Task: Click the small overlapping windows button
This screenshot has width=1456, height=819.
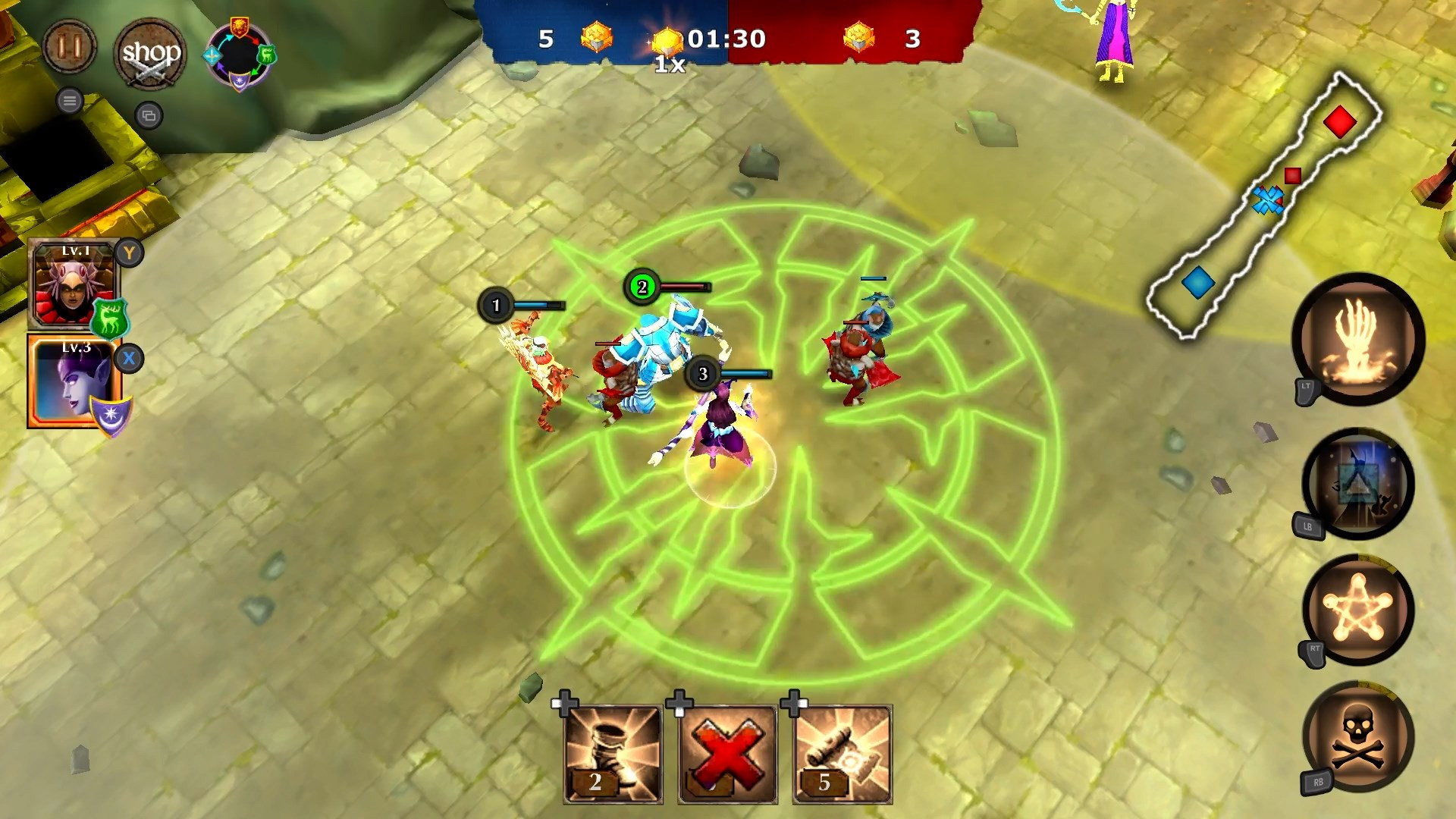Action: pos(149,115)
